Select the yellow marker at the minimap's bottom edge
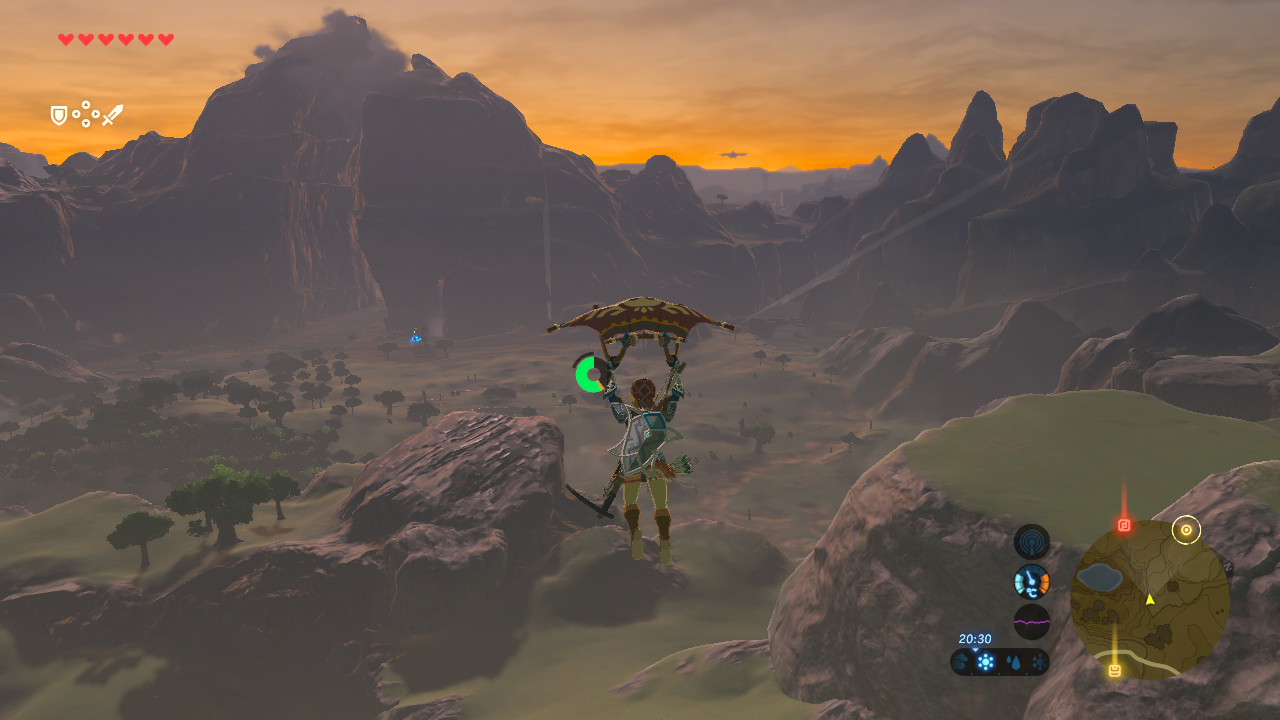The height and width of the screenshot is (720, 1280). tap(1114, 670)
